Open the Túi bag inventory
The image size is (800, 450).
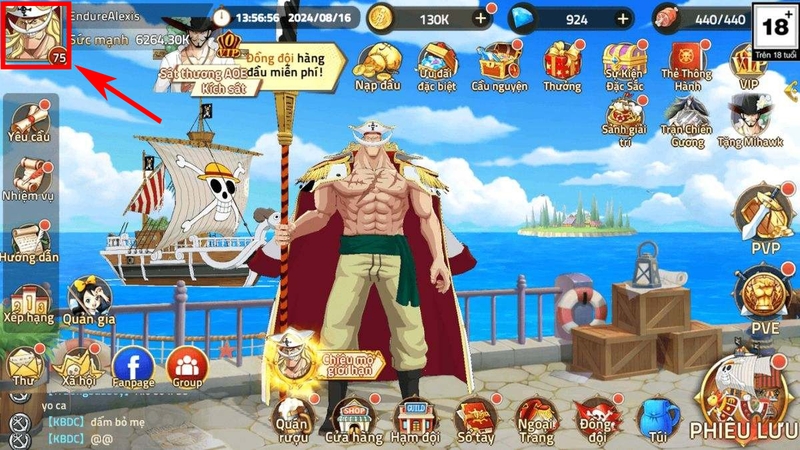(657, 417)
